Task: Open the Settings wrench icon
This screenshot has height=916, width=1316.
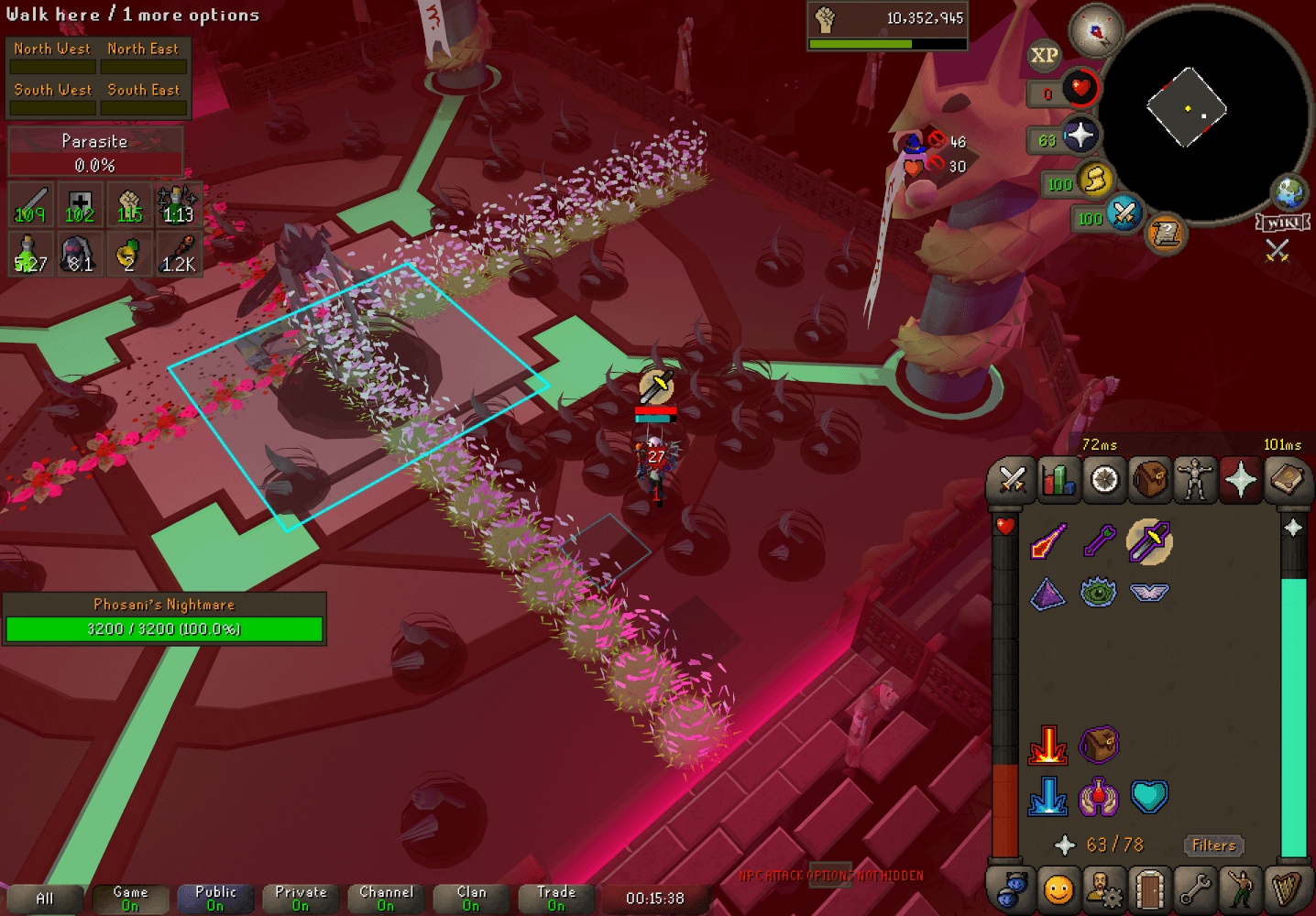Action: (x=1196, y=887)
